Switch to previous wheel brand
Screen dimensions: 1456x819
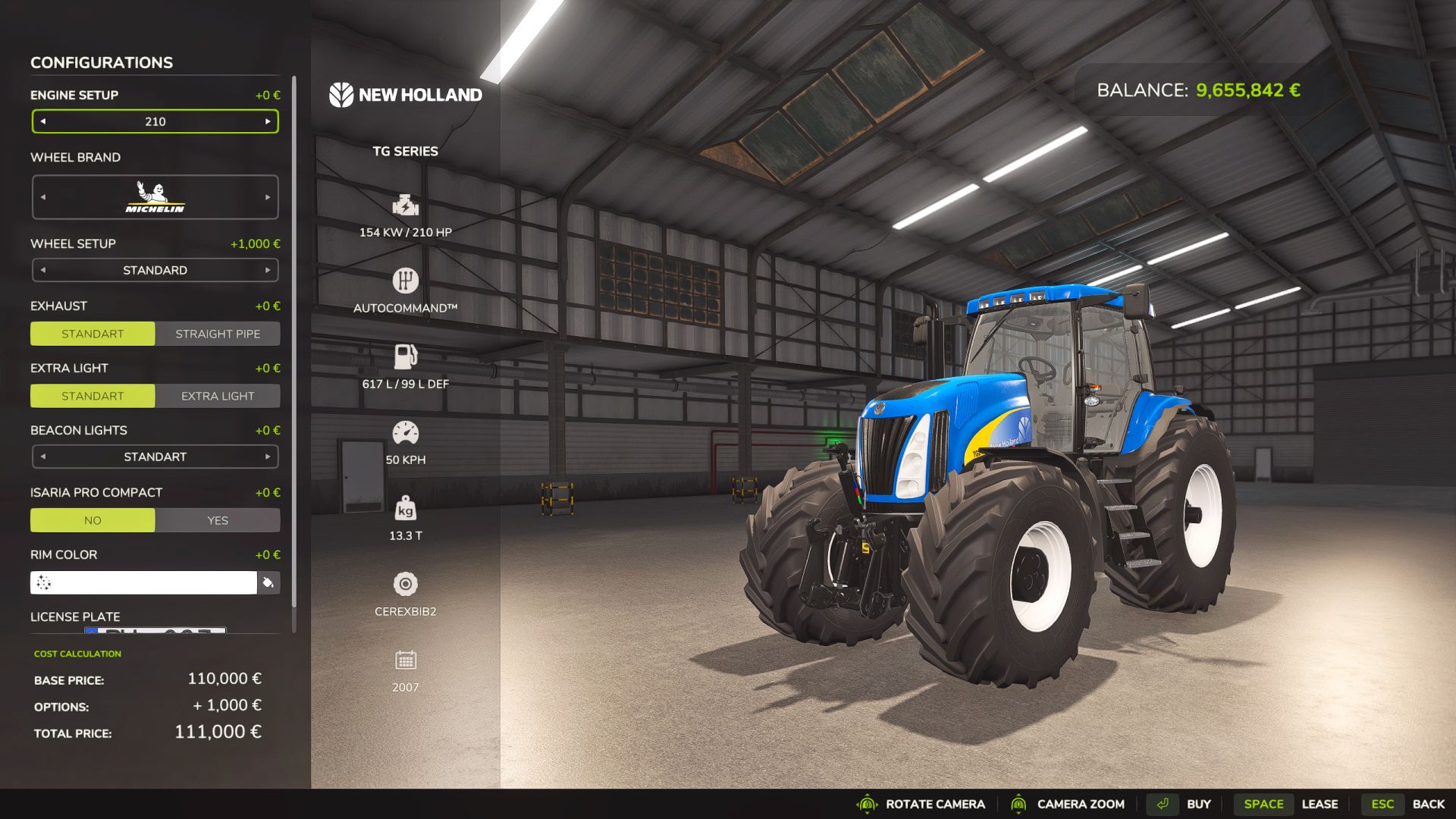point(43,197)
